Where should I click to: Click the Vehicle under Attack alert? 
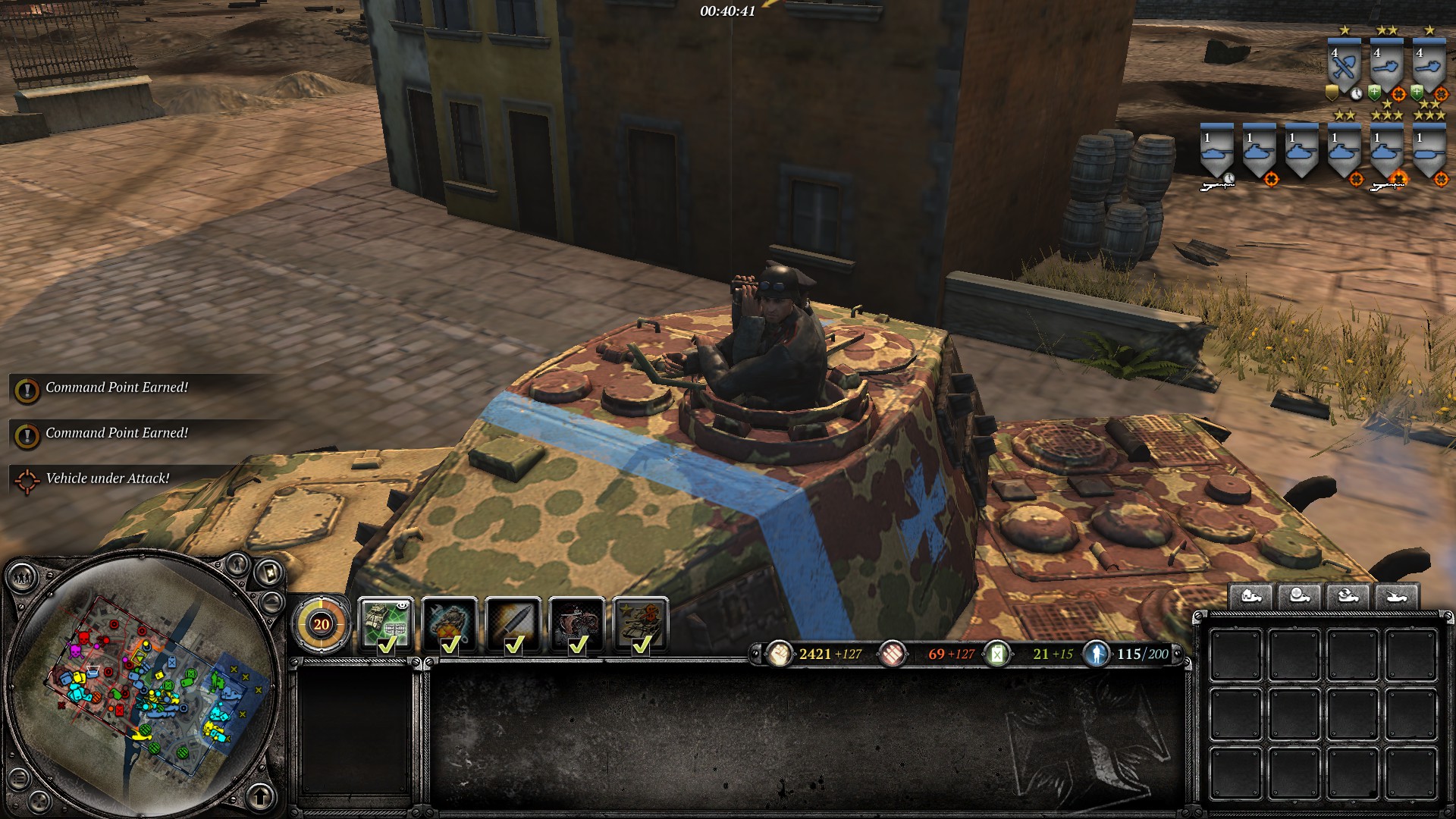pos(107,479)
